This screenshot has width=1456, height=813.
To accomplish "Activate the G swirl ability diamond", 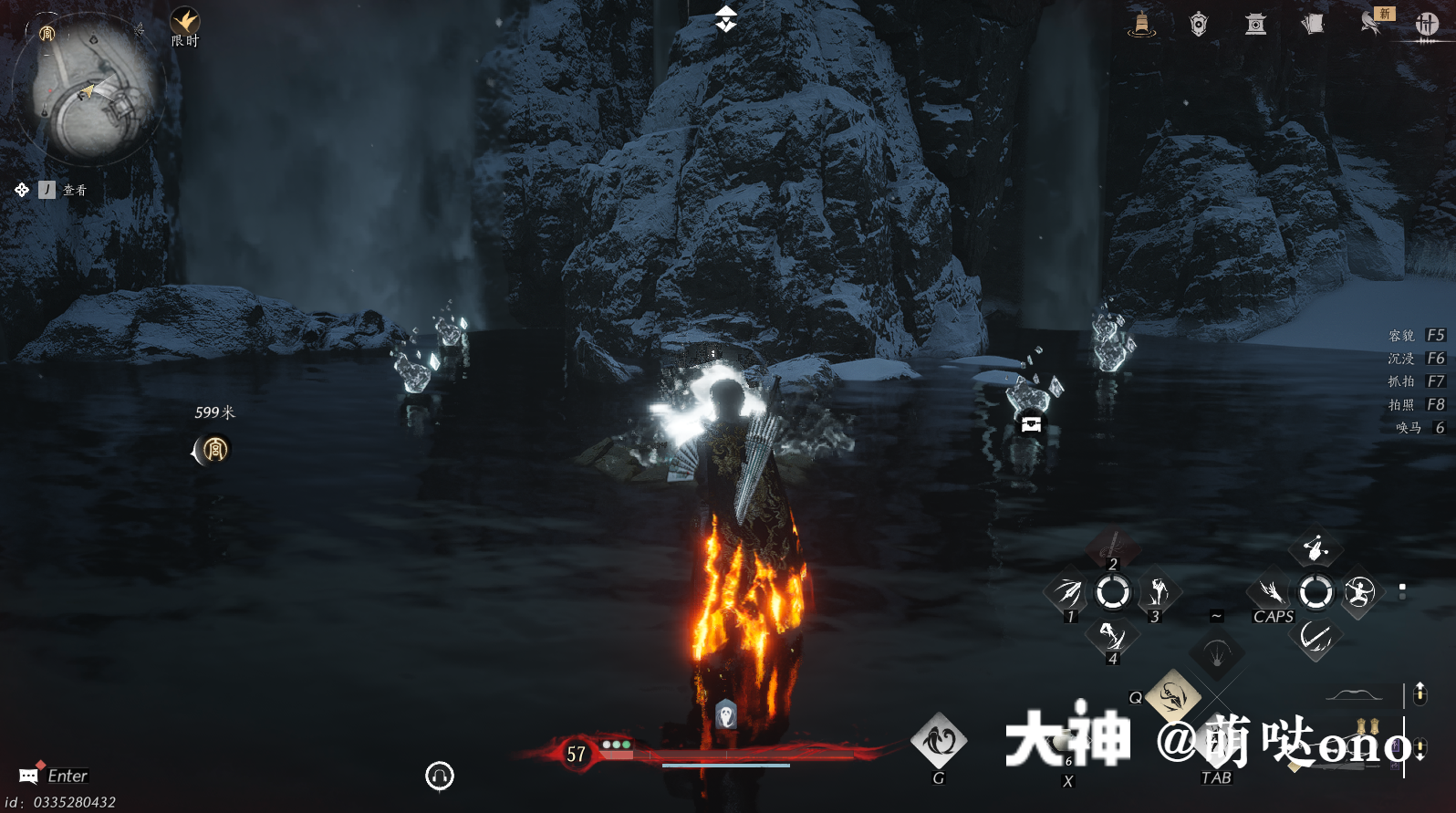I will pyautogui.click(x=939, y=741).
